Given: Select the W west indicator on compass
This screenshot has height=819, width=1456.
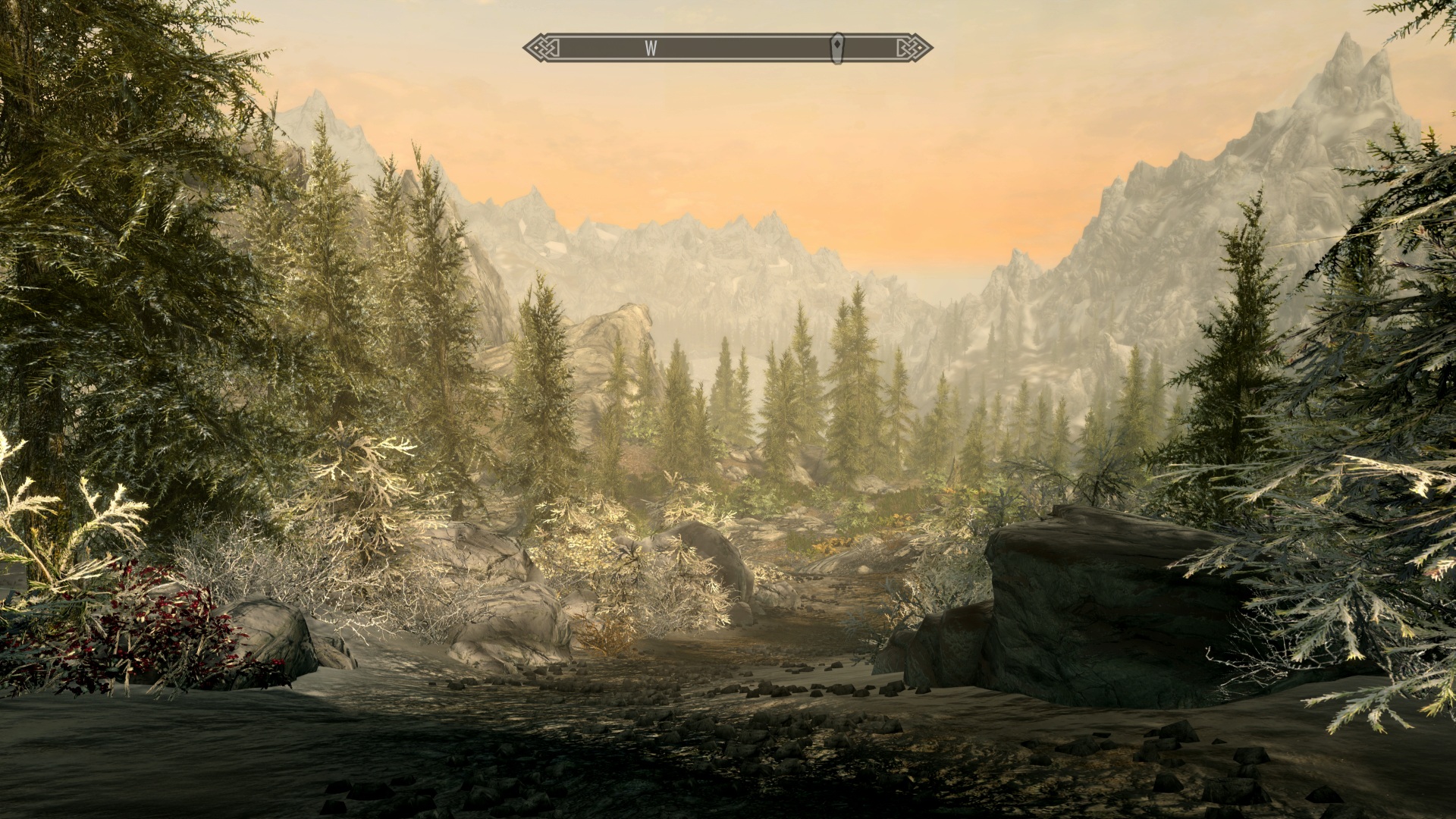Looking at the screenshot, I should pos(651,48).
